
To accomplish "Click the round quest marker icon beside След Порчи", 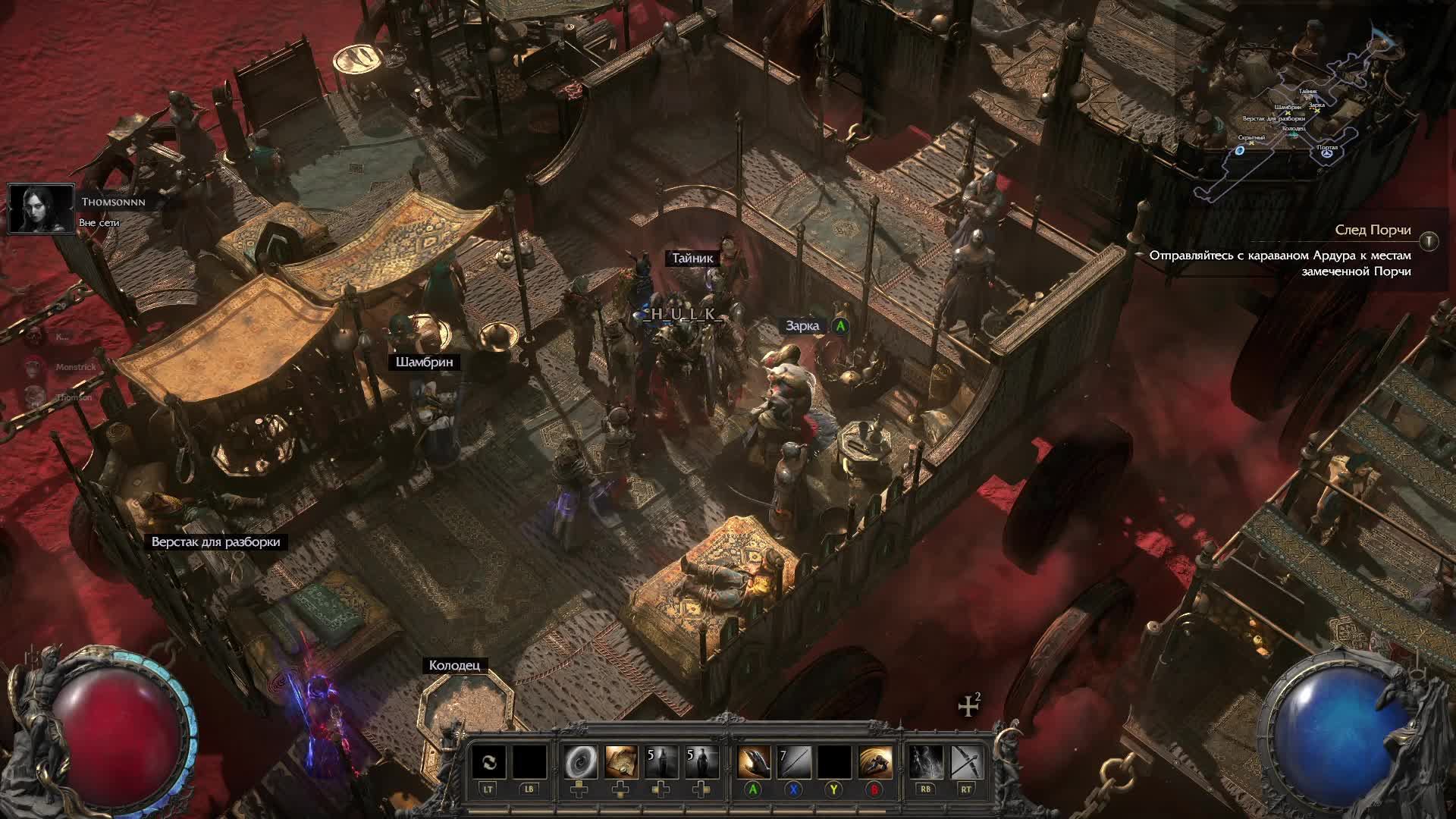I will tap(1429, 241).
